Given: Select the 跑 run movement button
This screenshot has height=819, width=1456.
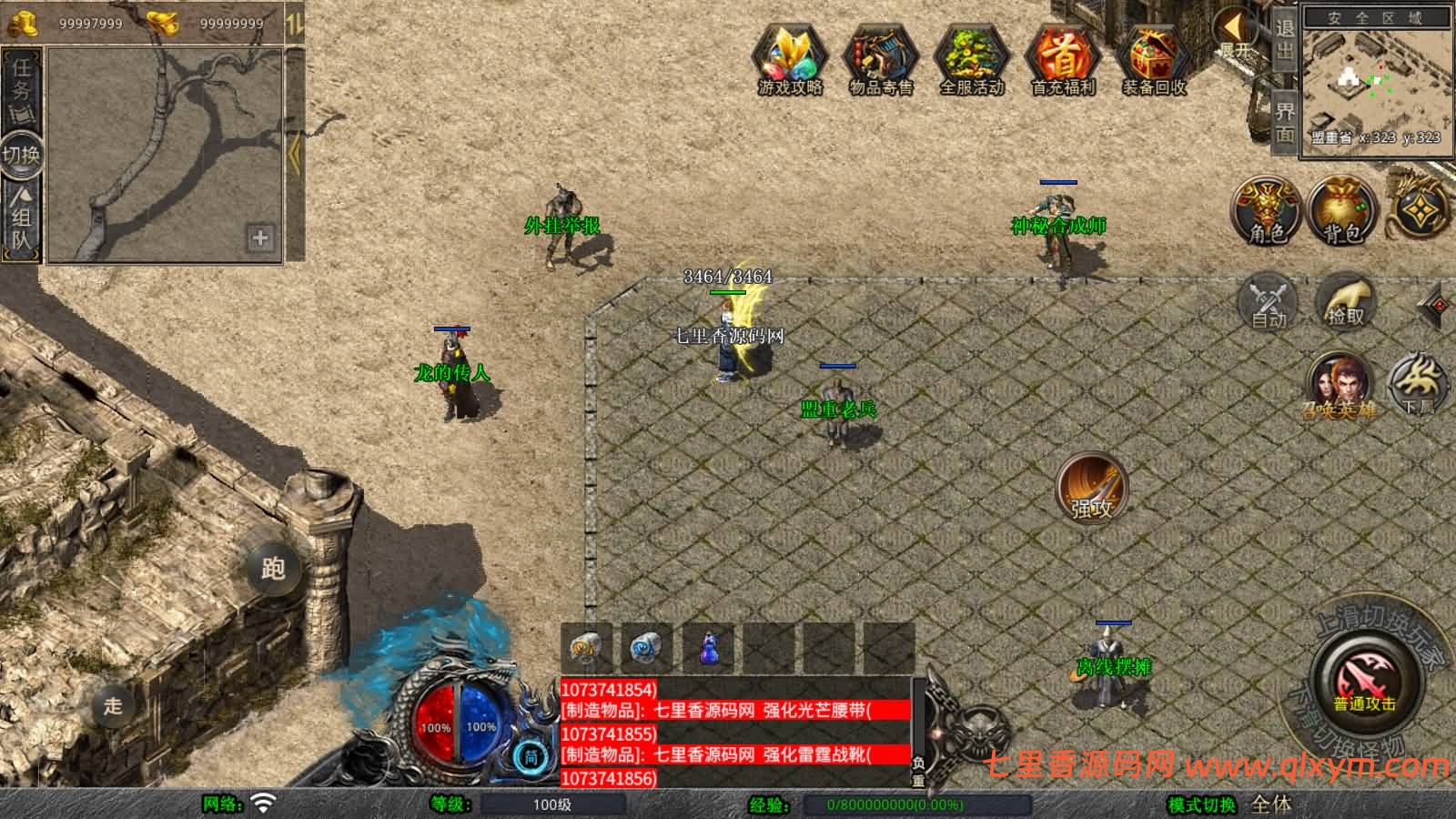Looking at the screenshot, I should (273, 568).
